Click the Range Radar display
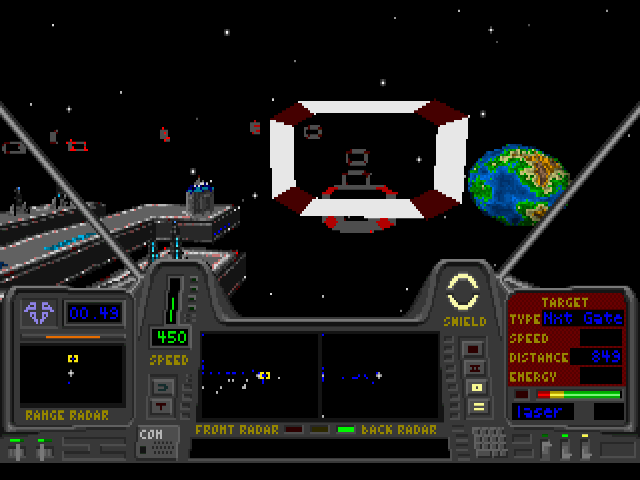640x480 pixels. tap(71, 373)
